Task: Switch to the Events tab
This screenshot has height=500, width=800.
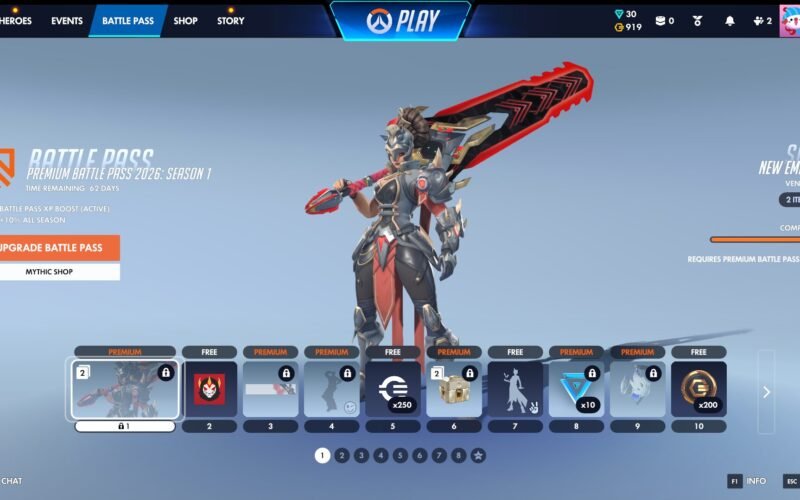Action: (67, 21)
